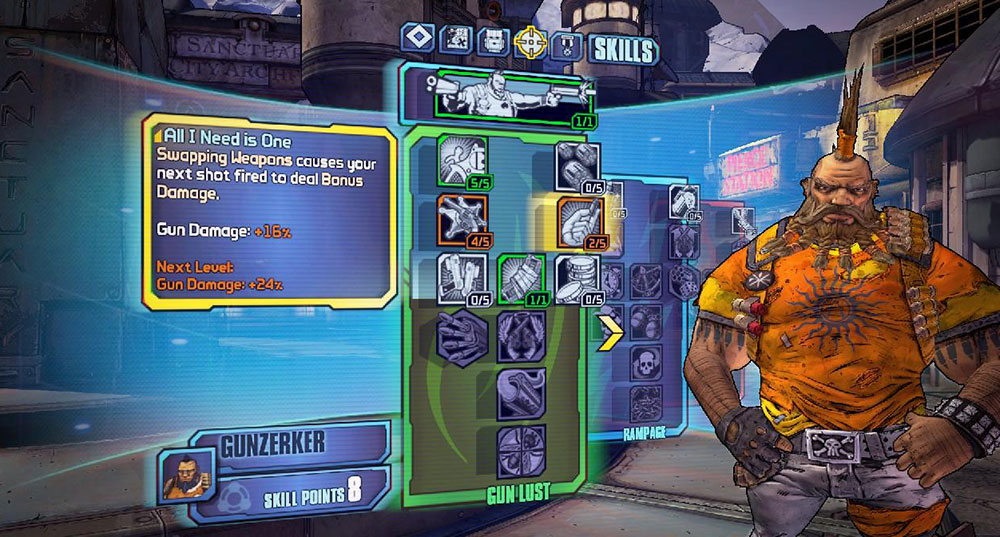Image resolution: width=1000 pixels, height=537 pixels.
Task: Select the 0/5 Money Shot coins skill
Action: (x=578, y=279)
